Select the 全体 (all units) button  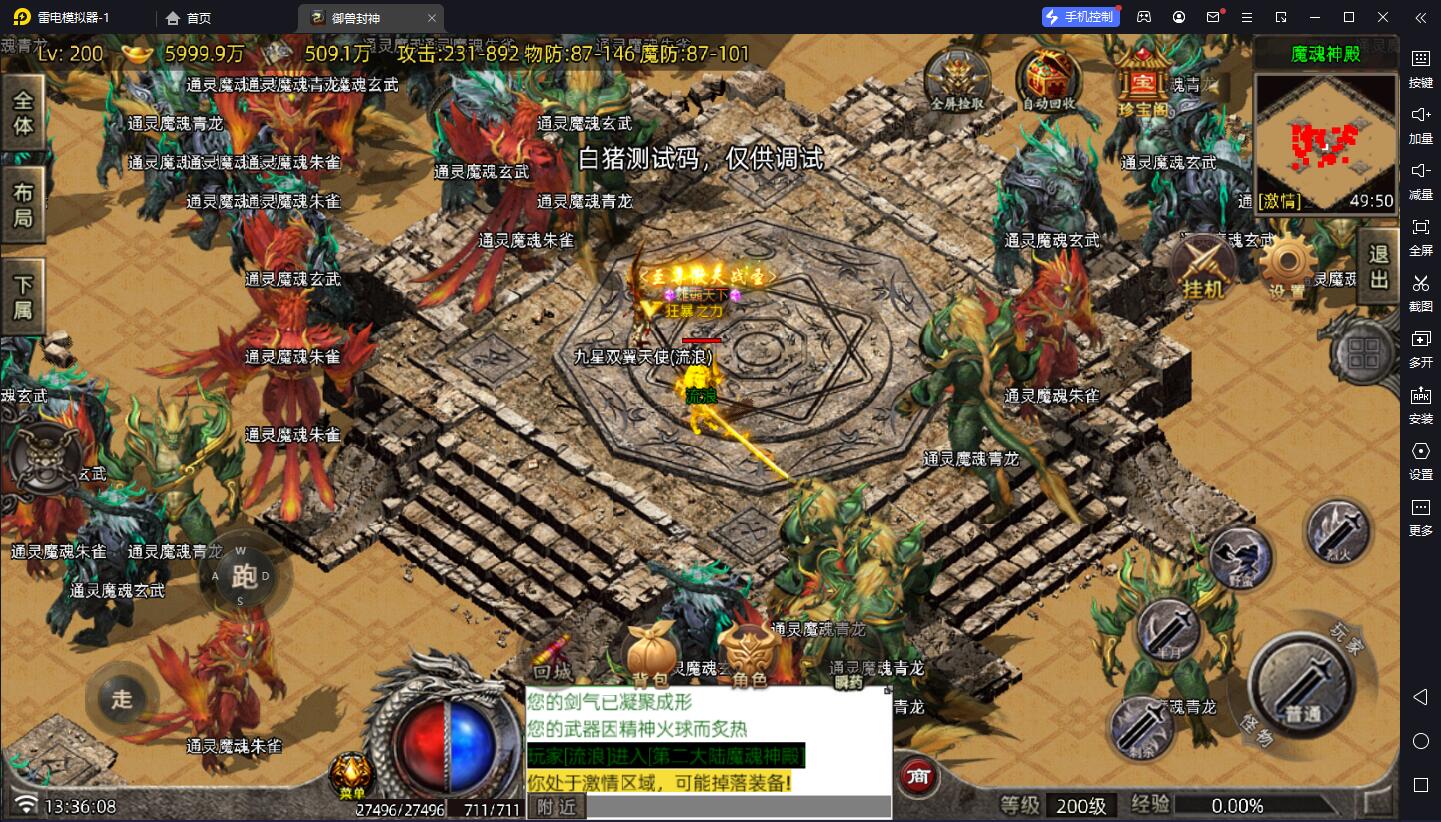pos(22,112)
